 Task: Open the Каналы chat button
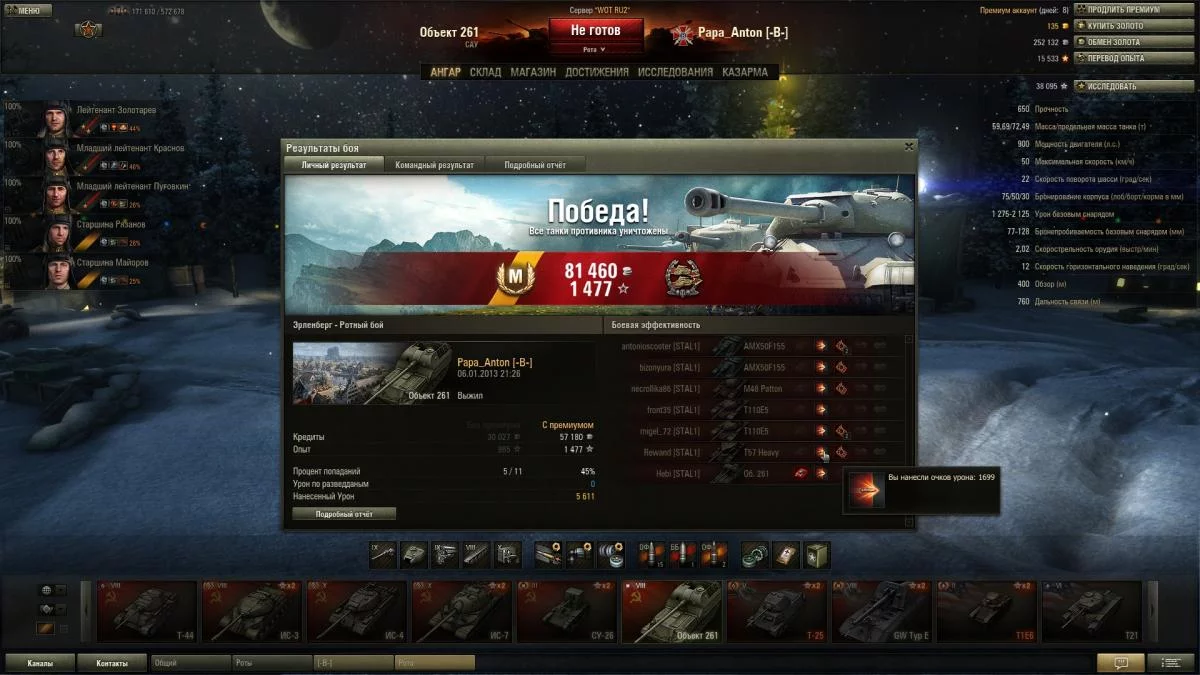(x=41, y=663)
